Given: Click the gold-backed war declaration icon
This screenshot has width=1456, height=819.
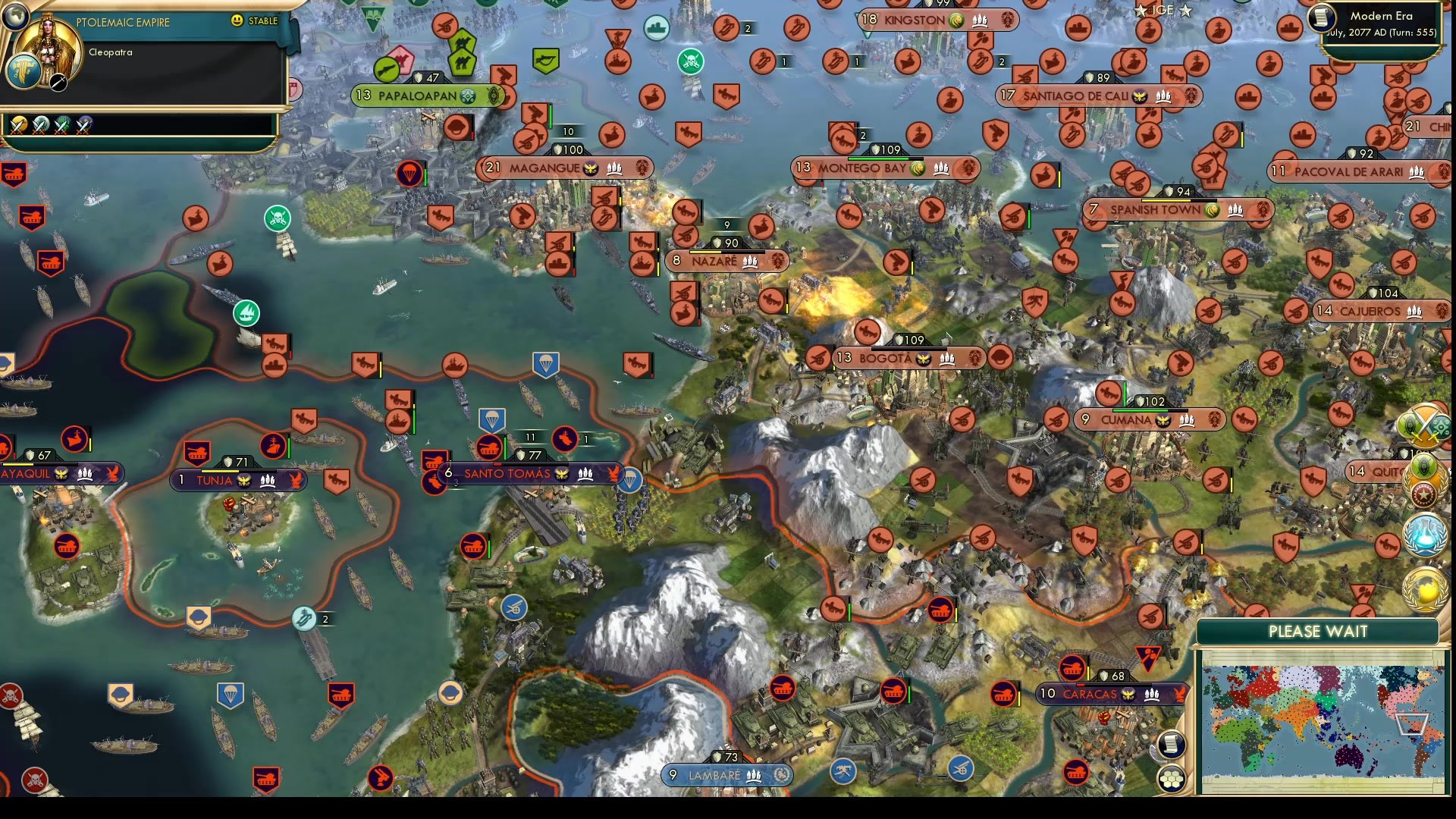Looking at the screenshot, I should (x=19, y=125).
